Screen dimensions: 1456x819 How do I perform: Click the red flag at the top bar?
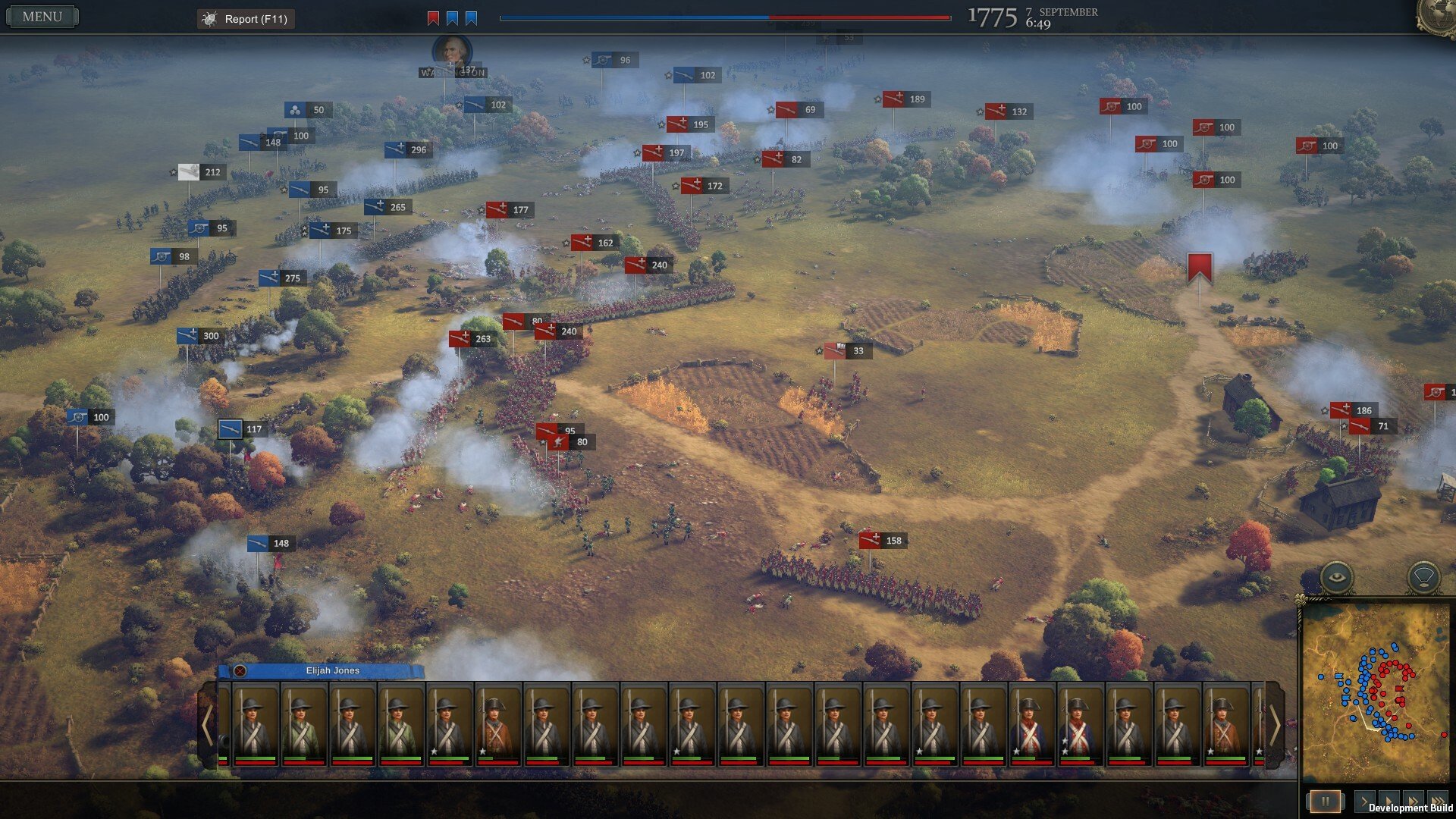433,18
